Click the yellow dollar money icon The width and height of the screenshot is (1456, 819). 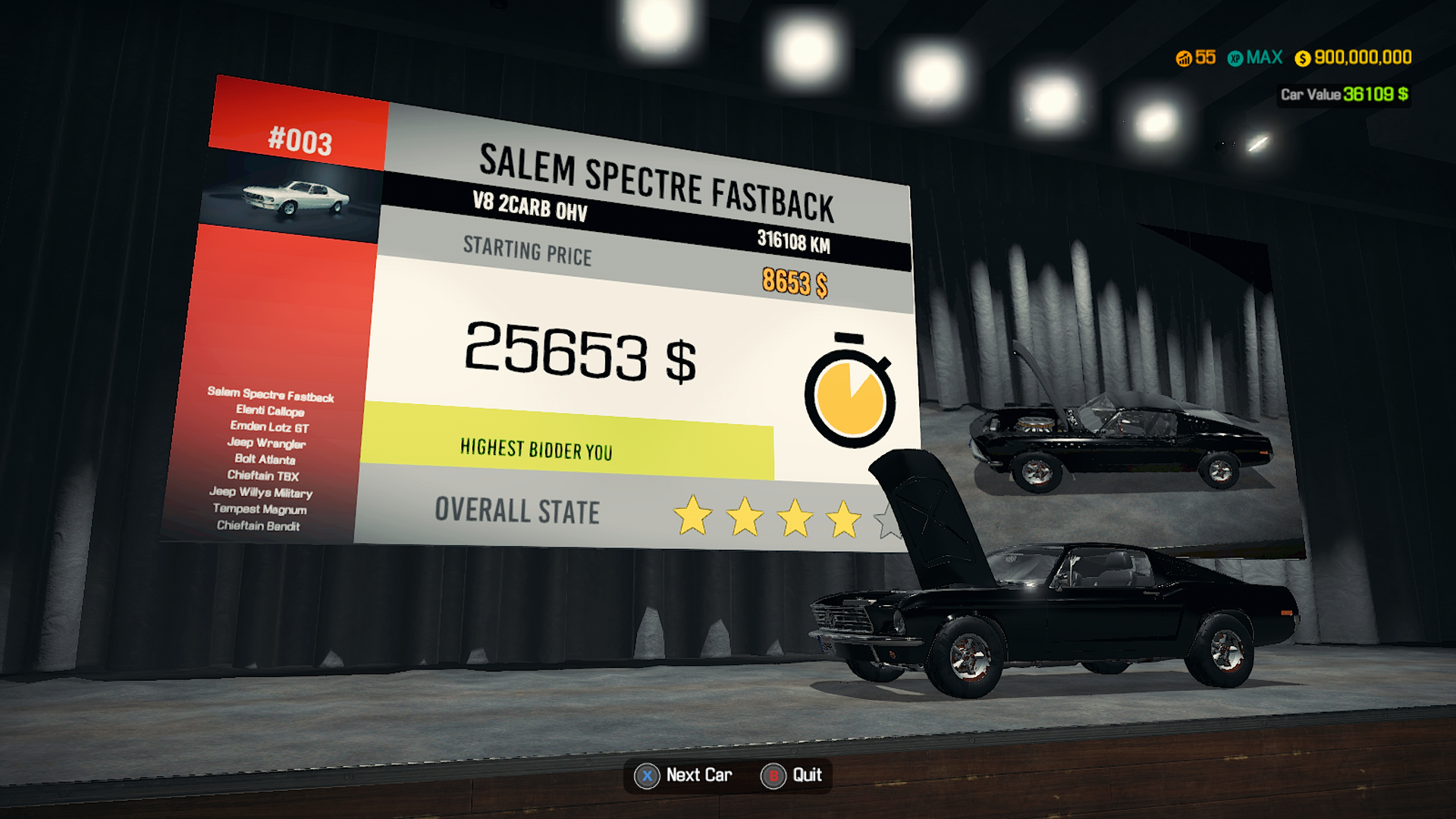click(x=1301, y=57)
